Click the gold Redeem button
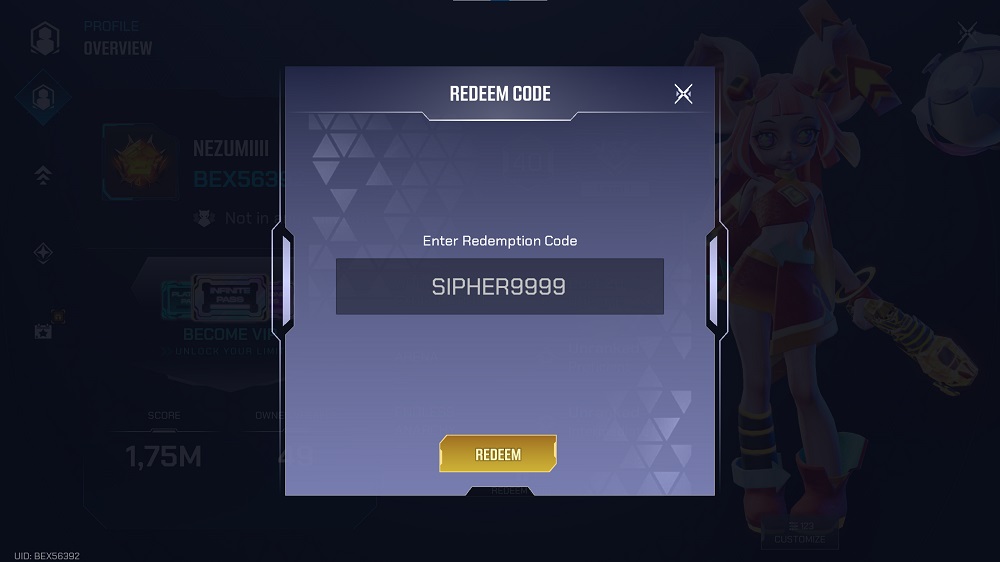1000x562 pixels. tap(498, 454)
